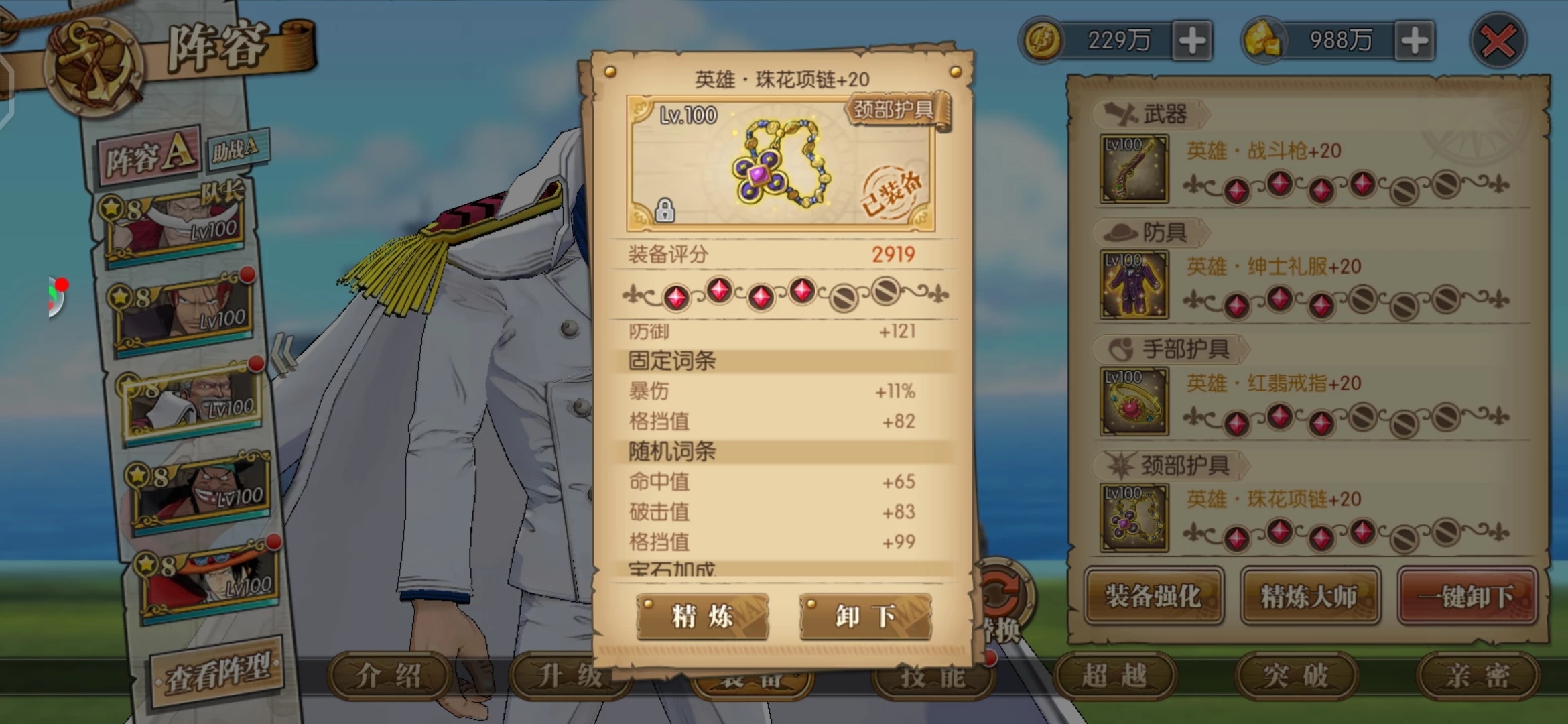Select the 战斗枪 weapon slot
The height and width of the screenshot is (724, 1568).
pos(1134,169)
